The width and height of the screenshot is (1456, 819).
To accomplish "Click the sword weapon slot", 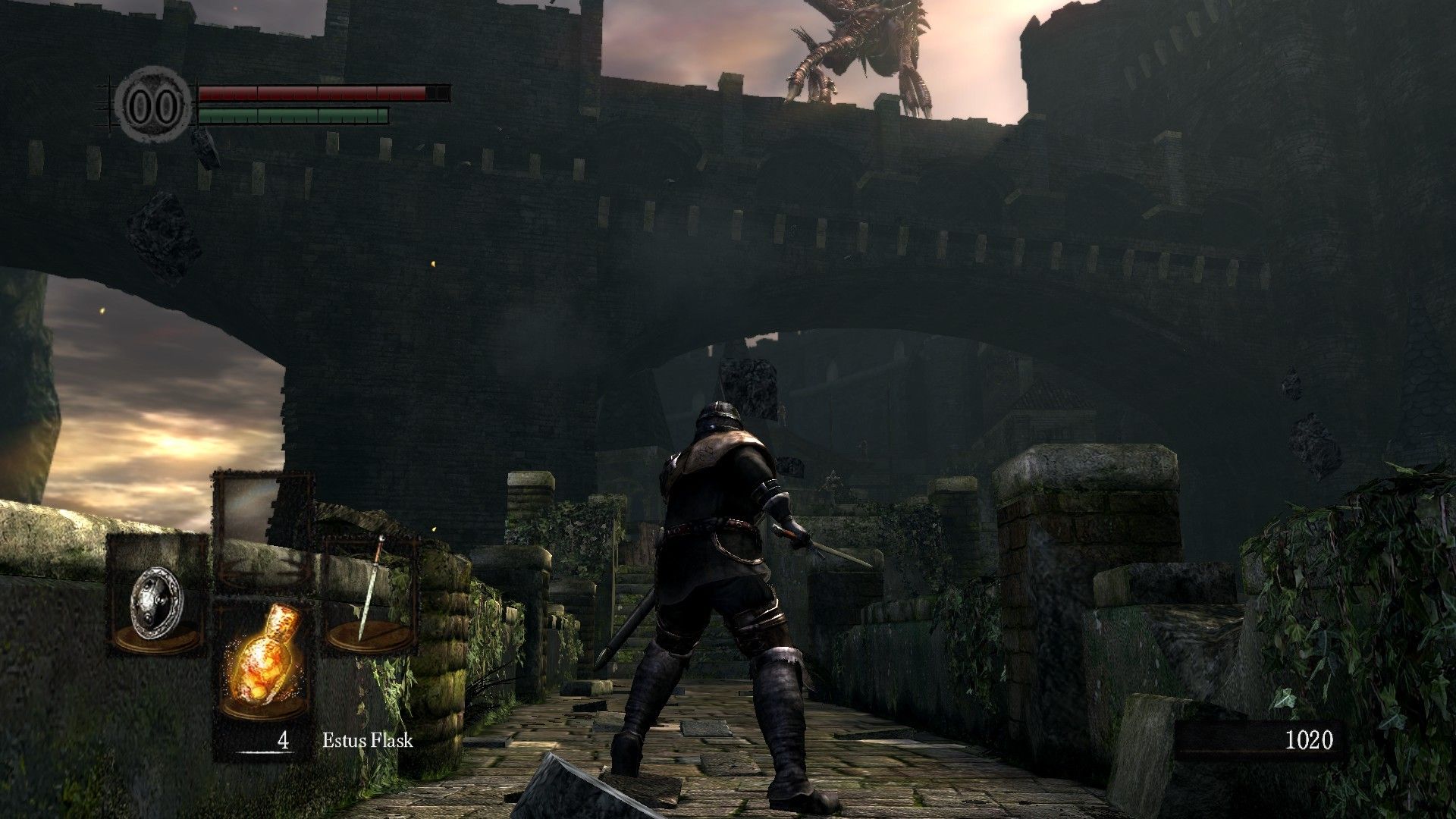I will (371, 596).
